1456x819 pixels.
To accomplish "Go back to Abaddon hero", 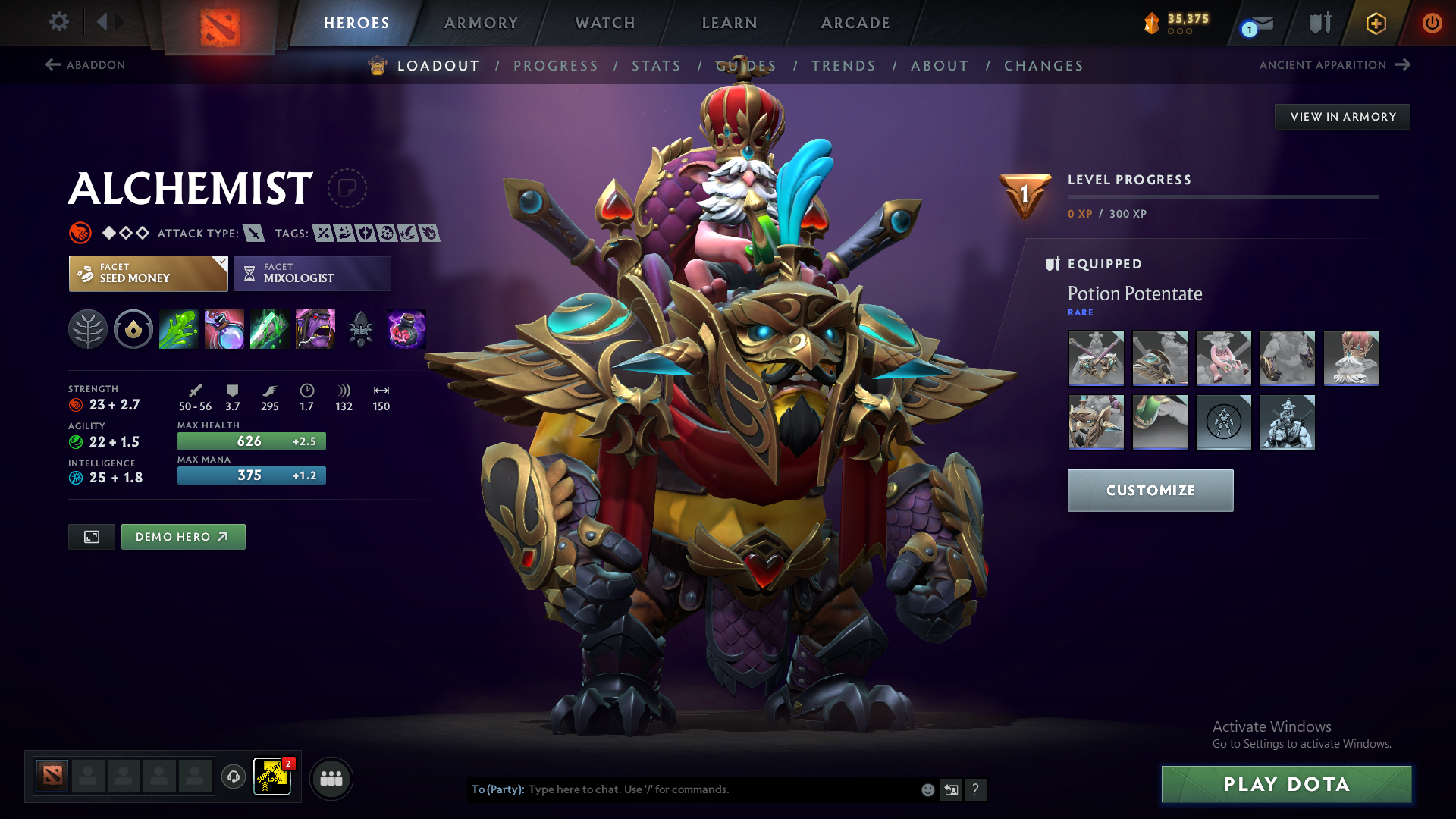I will (86, 65).
